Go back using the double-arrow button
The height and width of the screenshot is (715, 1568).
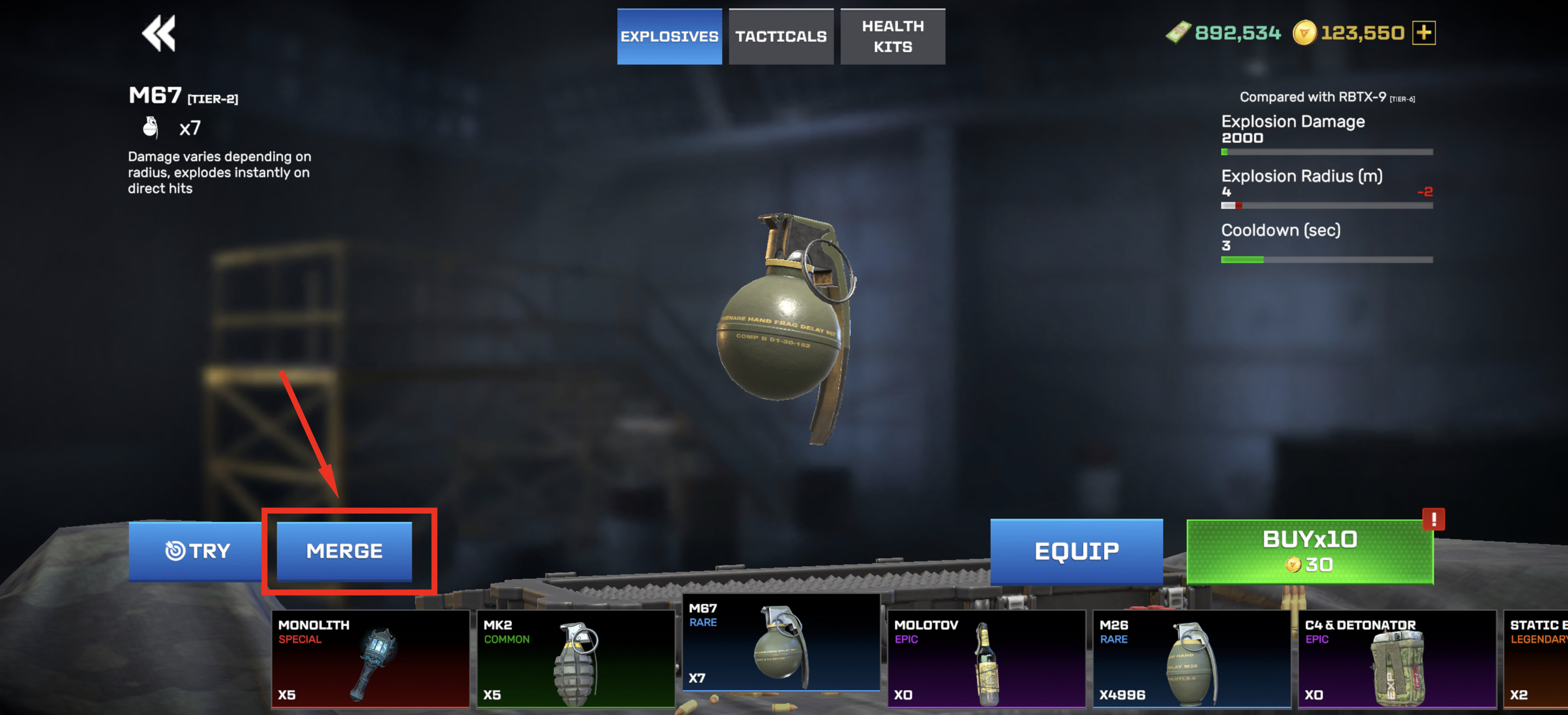tap(159, 33)
